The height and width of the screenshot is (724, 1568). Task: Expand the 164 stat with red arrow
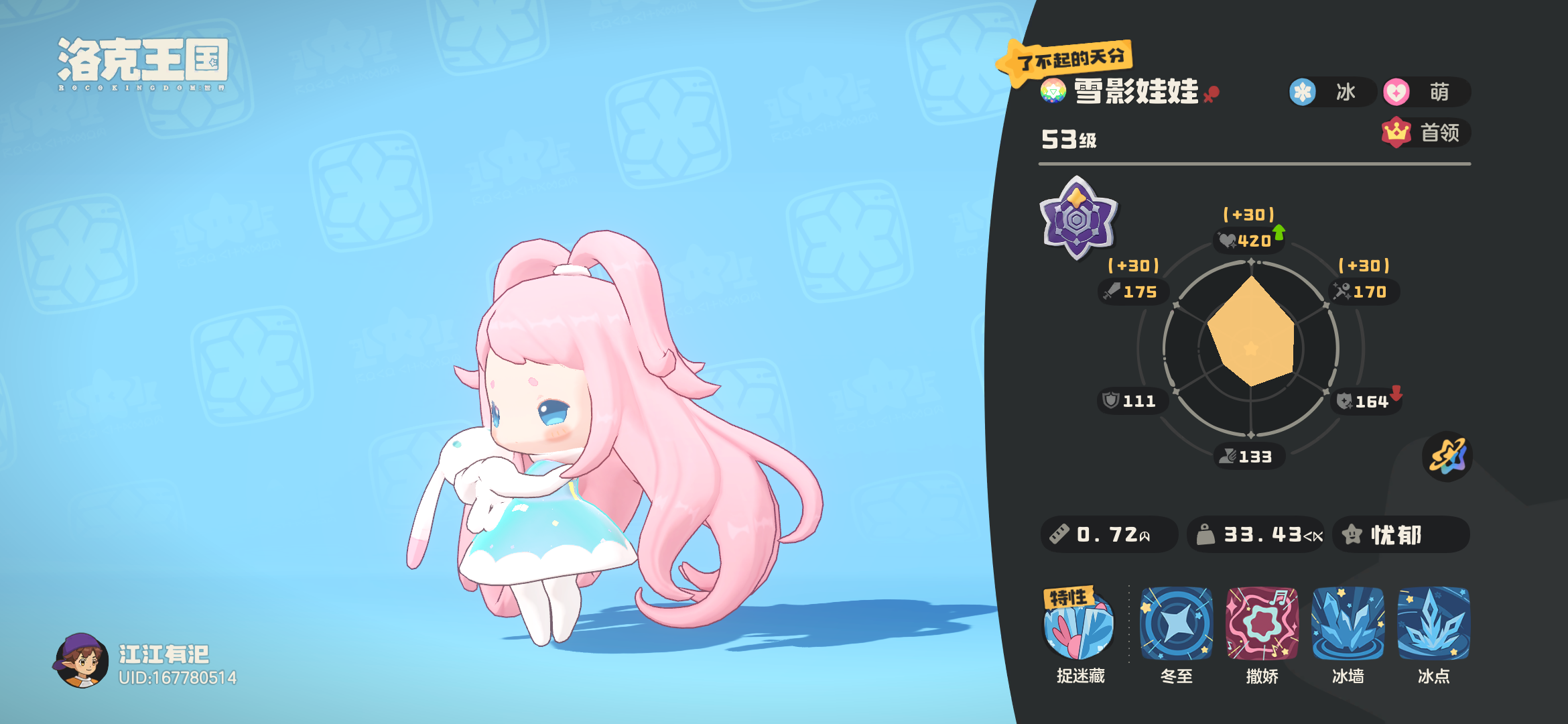tap(1365, 401)
